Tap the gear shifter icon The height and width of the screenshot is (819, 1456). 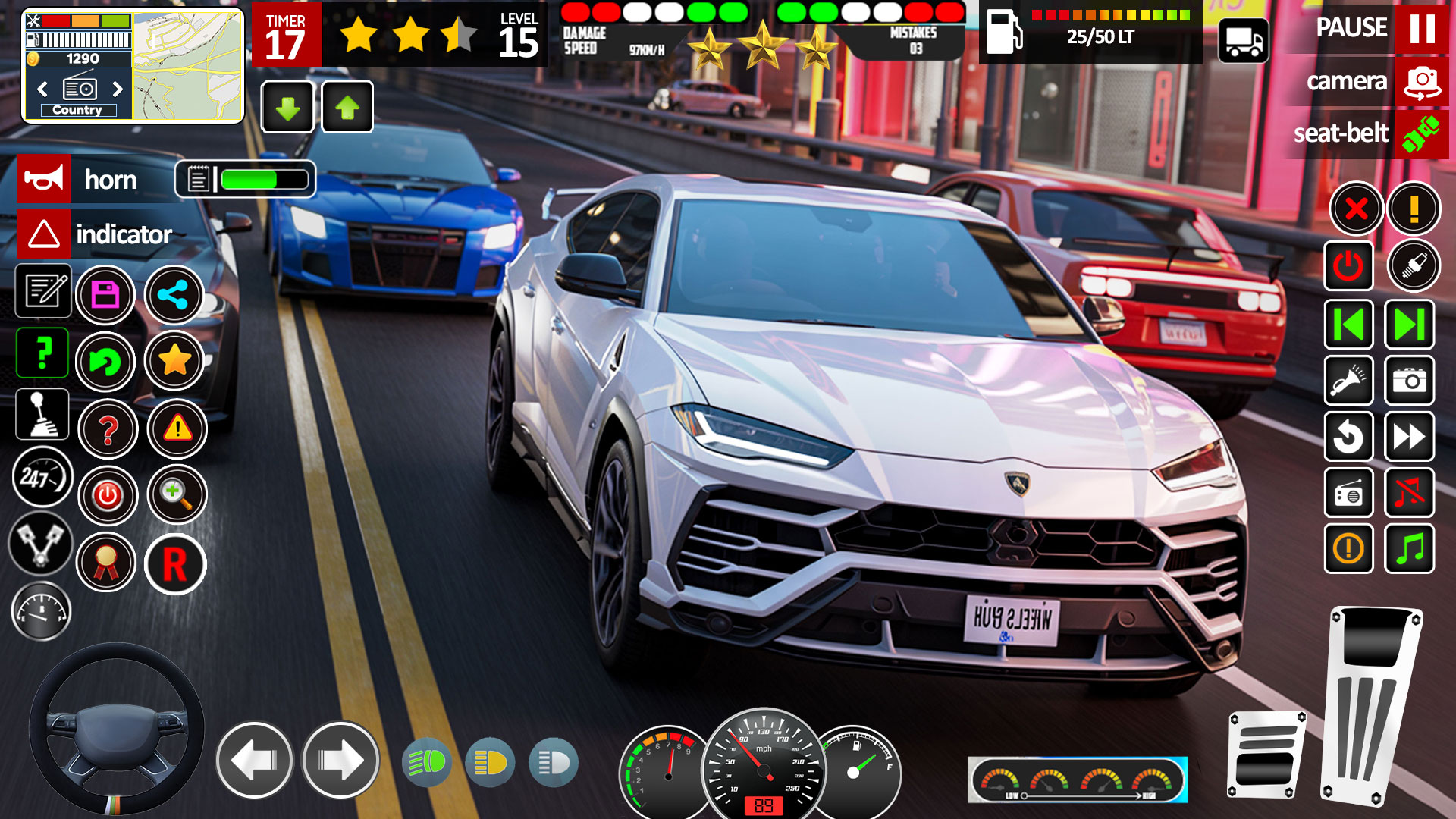pos(42,415)
